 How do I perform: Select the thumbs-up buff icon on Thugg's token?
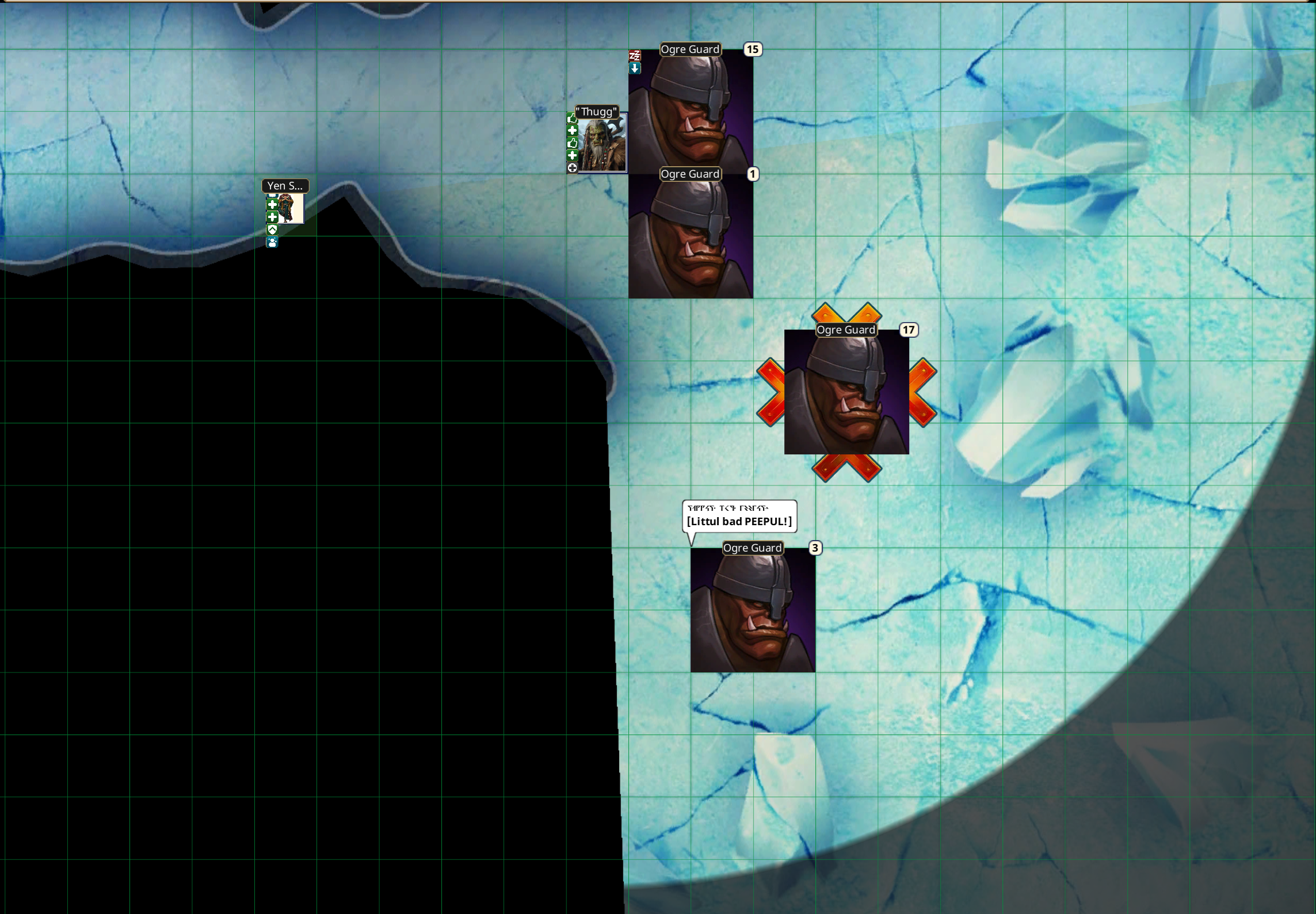pyautogui.click(x=572, y=118)
